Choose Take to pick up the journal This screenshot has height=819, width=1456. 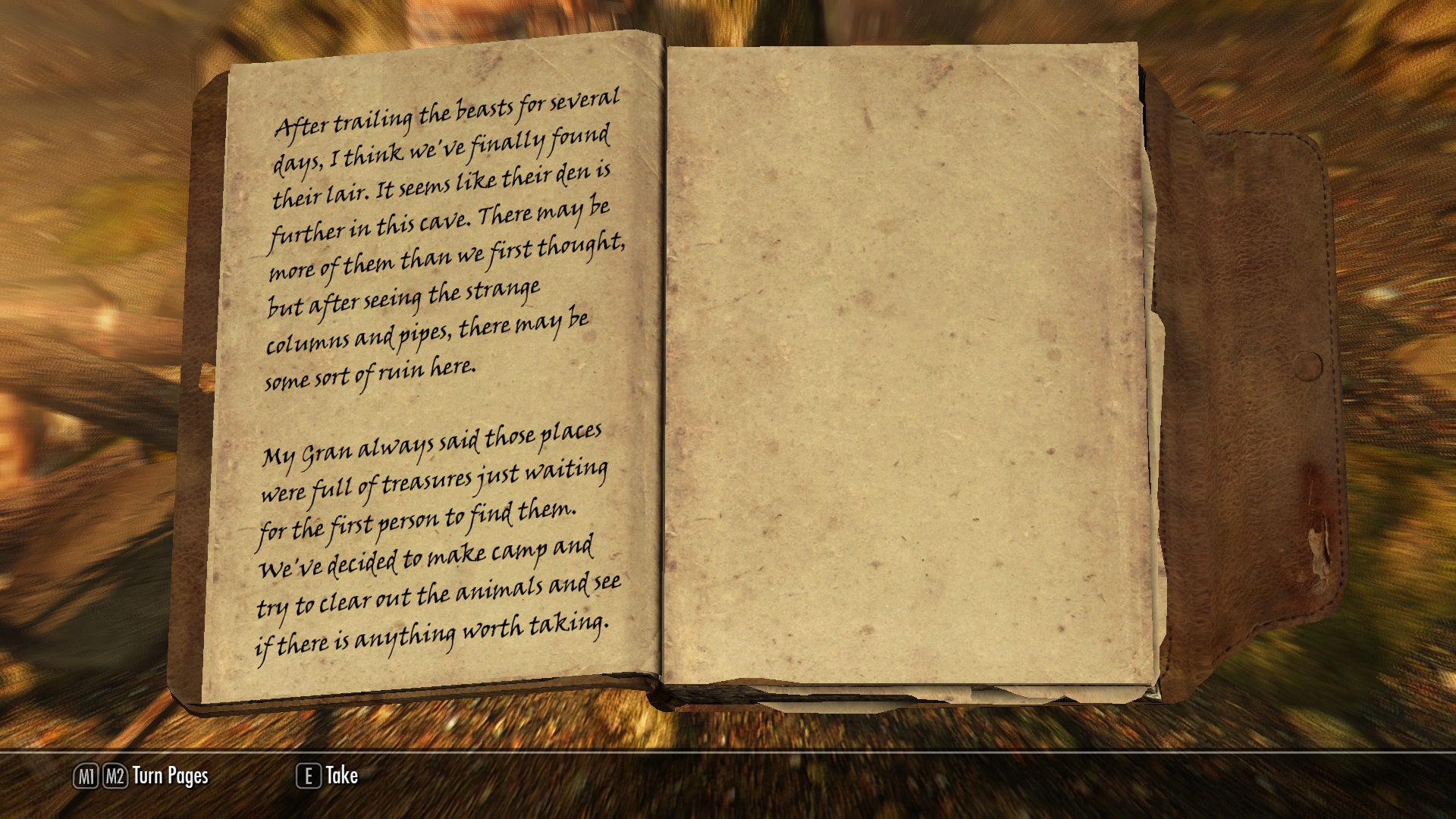tap(340, 775)
